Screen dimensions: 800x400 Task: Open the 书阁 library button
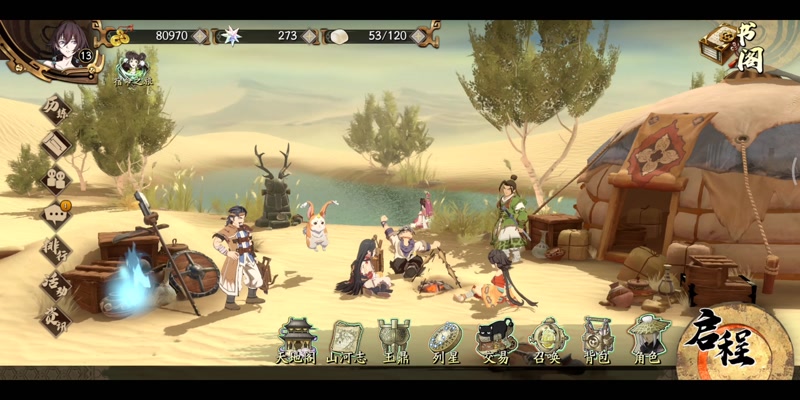pos(733,46)
